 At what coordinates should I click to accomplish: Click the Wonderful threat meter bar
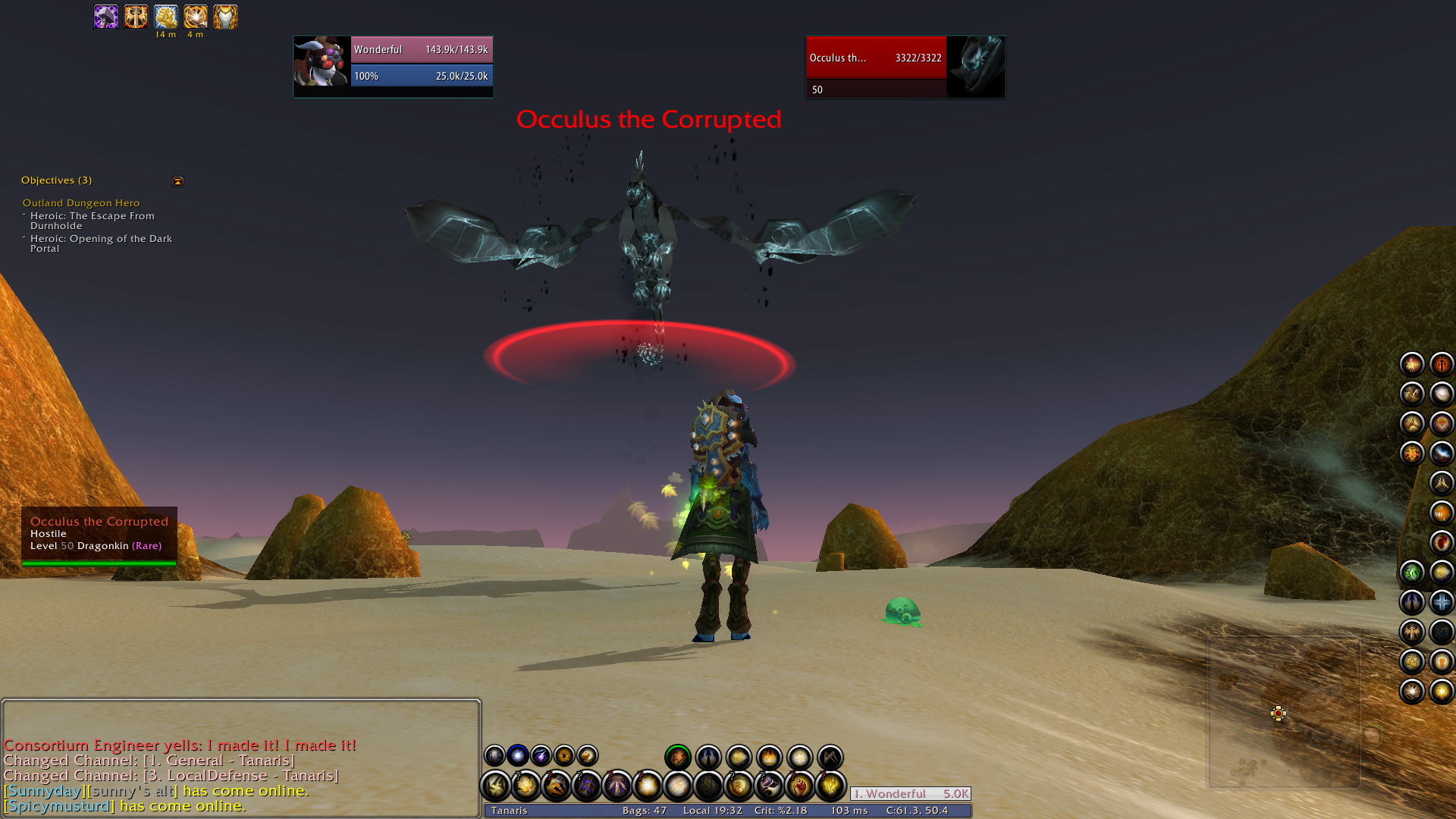coord(910,794)
